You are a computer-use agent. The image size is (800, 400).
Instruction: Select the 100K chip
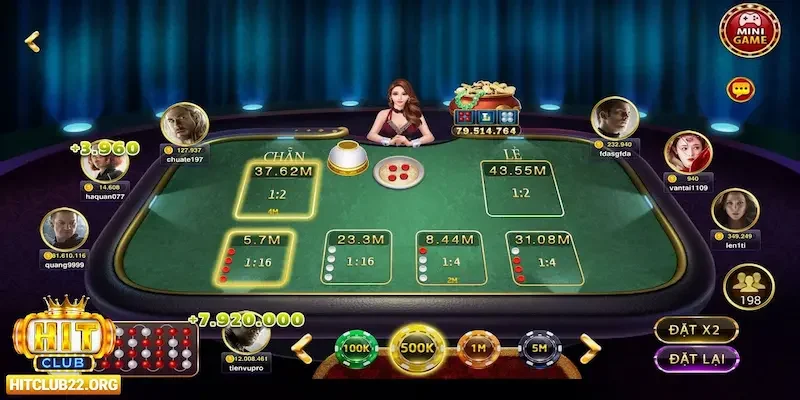pyautogui.click(x=355, y=347)
